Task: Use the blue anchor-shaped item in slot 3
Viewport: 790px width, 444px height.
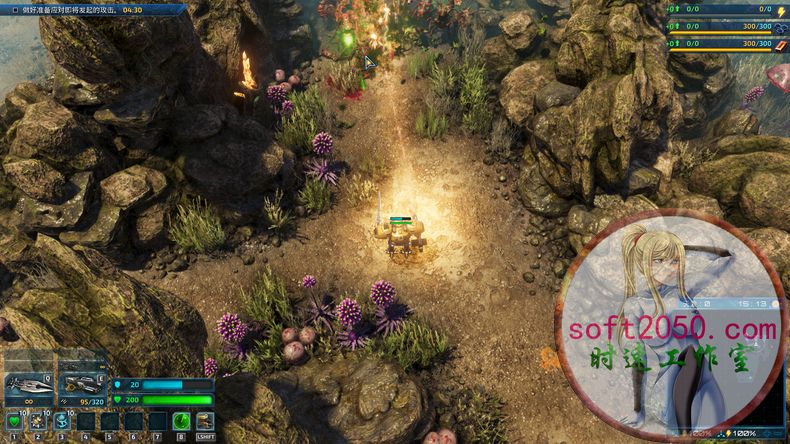Action: pos(62,422)
